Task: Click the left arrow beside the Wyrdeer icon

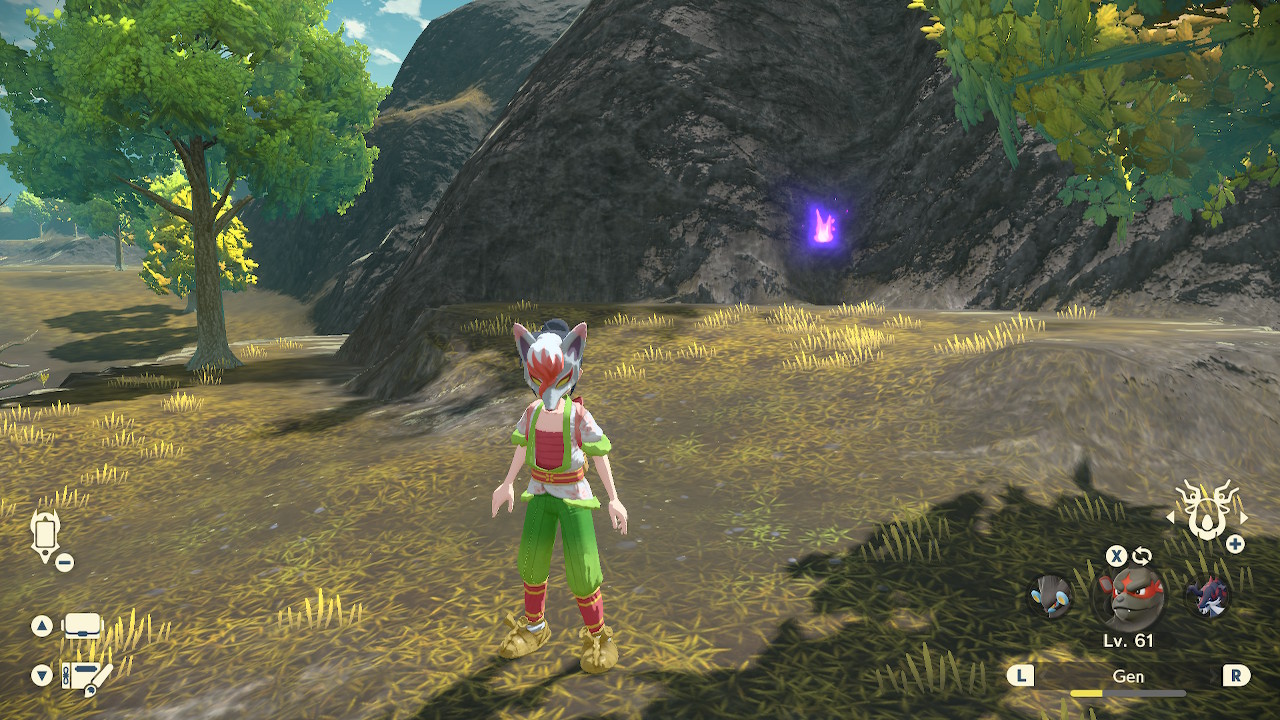Action: pyautogui.click(x=1171, y=517)
